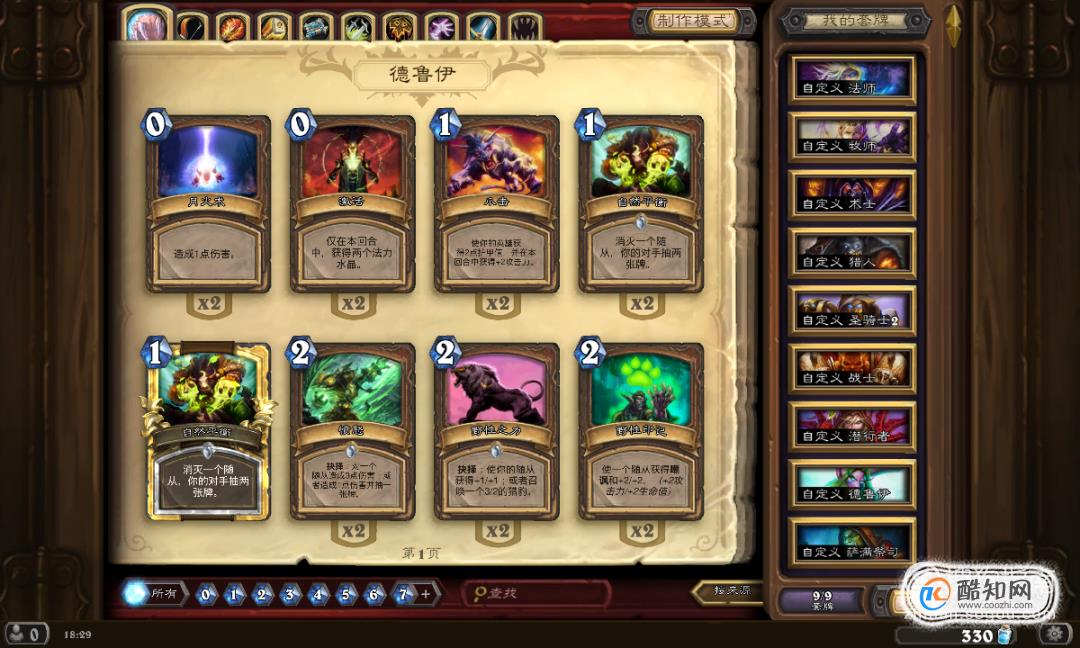Open the gear settings menu
Viewport: 1080px width, 648px height.
pyautogui.click(x=1052, y=634)
